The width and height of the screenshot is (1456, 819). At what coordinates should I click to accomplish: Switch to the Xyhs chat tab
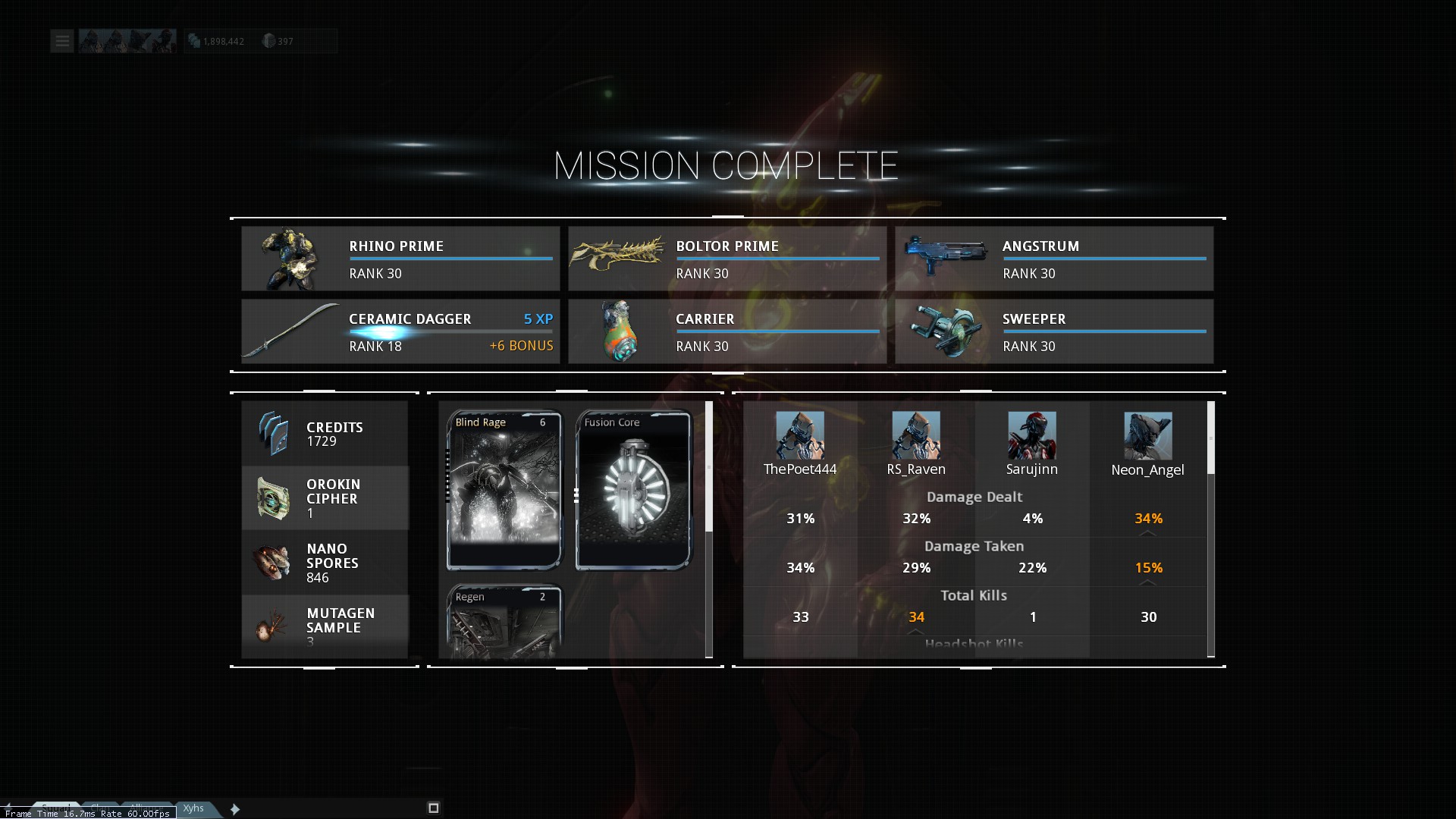[194, 808]
